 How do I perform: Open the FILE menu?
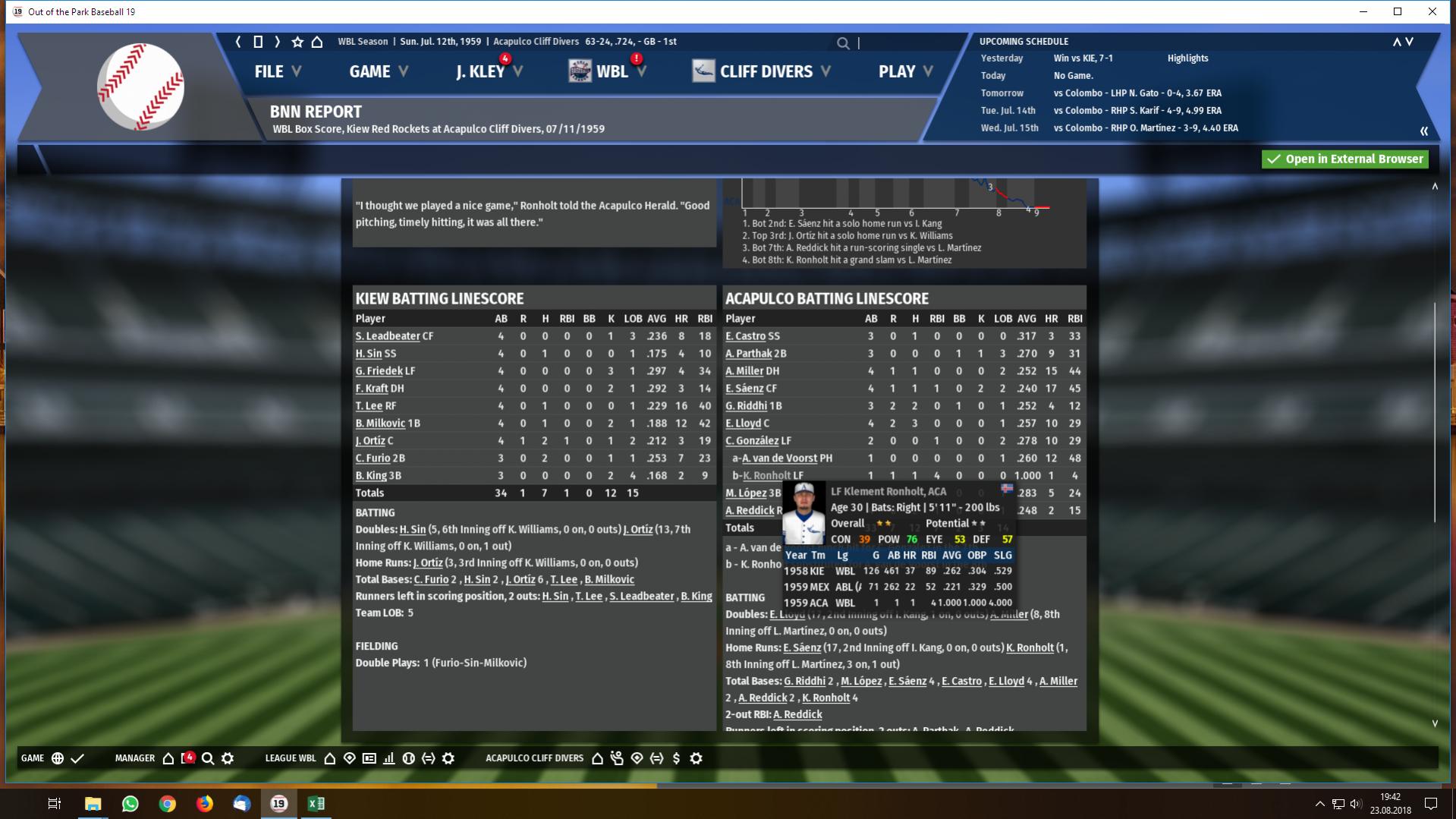(x=277, y=71)
